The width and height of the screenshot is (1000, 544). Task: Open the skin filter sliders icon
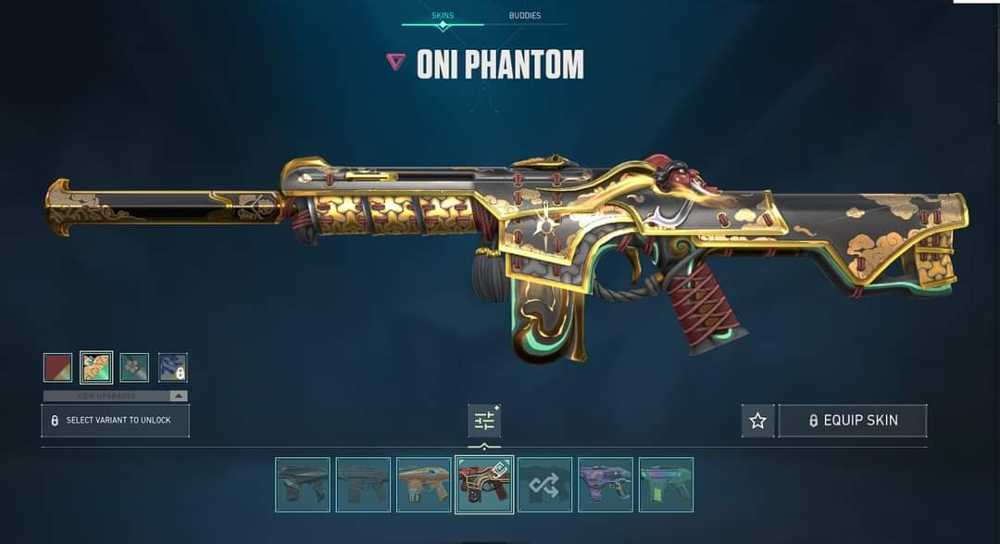tap(484, 421)
